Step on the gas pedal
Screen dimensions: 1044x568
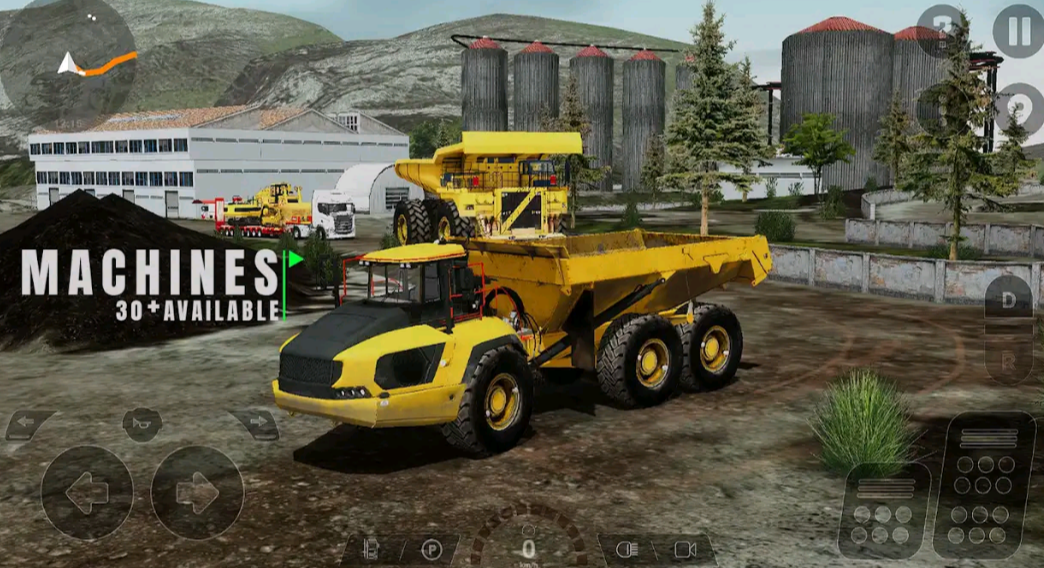pos(983,484)
